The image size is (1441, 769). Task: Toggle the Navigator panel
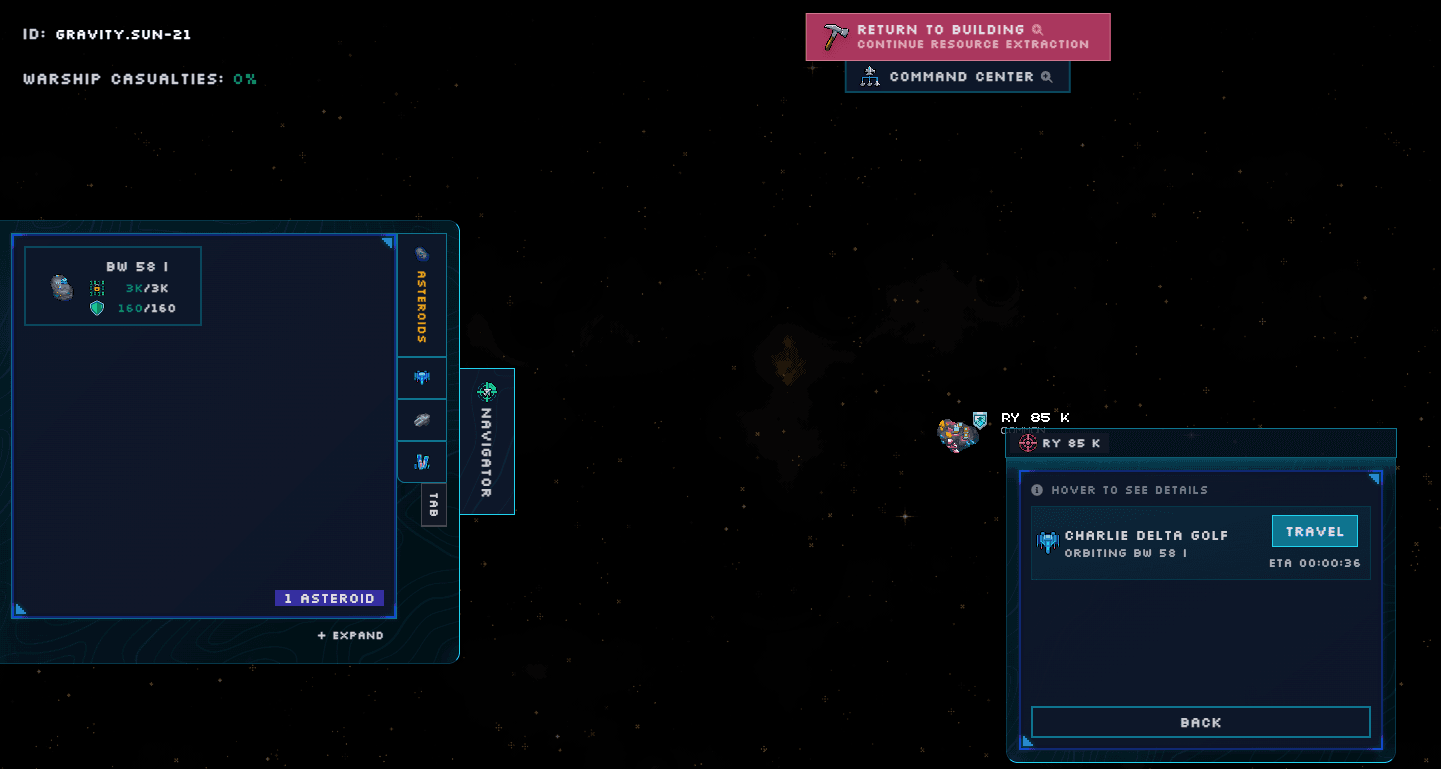point(487,441)
